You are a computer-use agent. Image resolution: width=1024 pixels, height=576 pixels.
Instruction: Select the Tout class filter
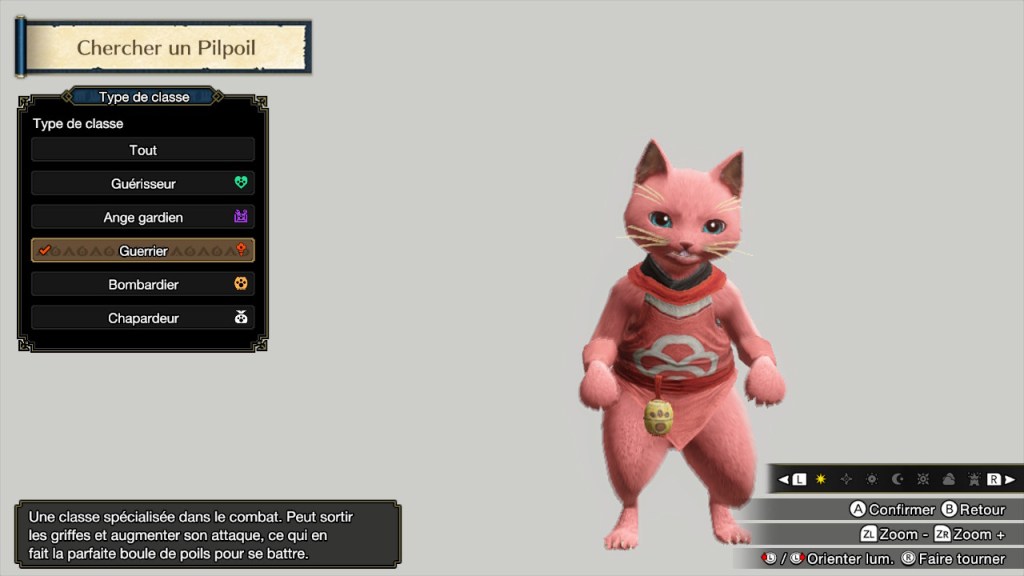[143, 150]
